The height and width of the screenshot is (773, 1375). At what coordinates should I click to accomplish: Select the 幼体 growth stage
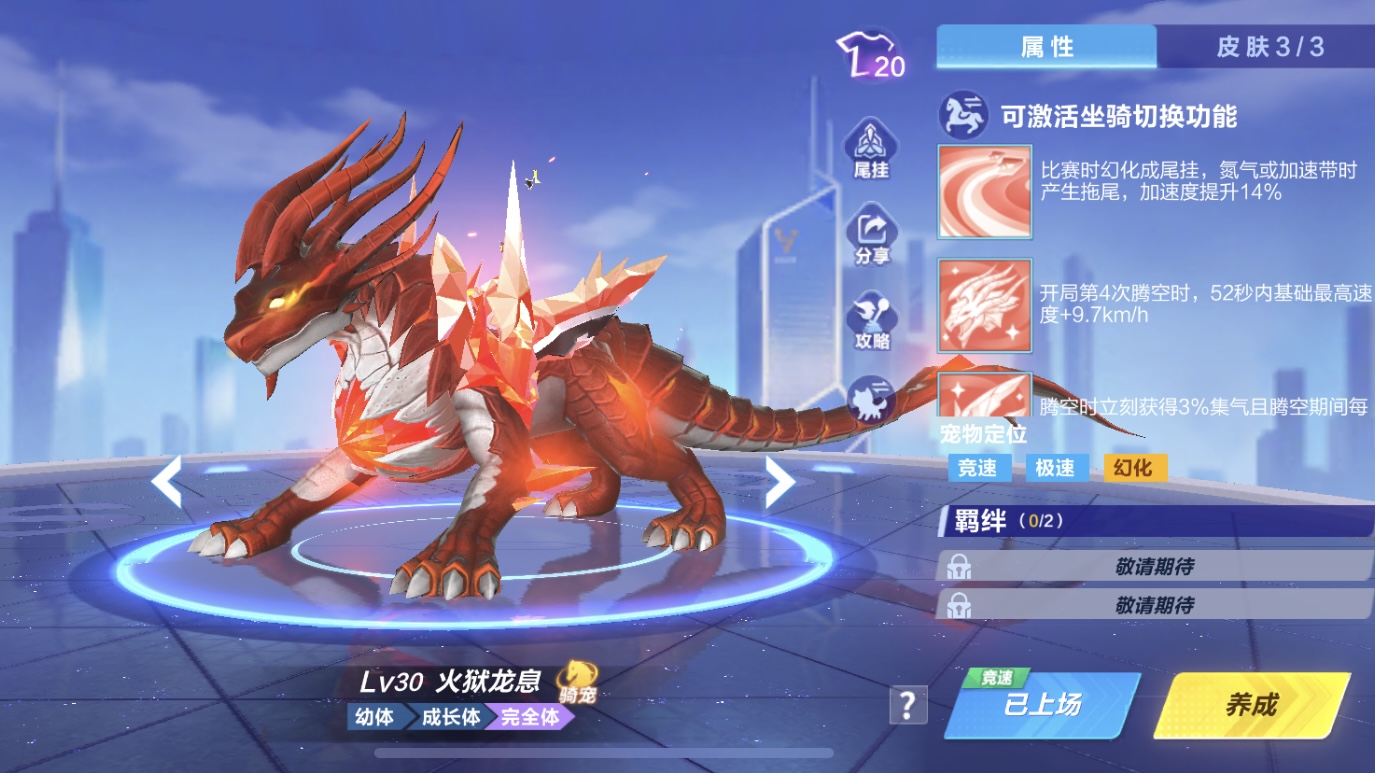click(x=374, y=717)
